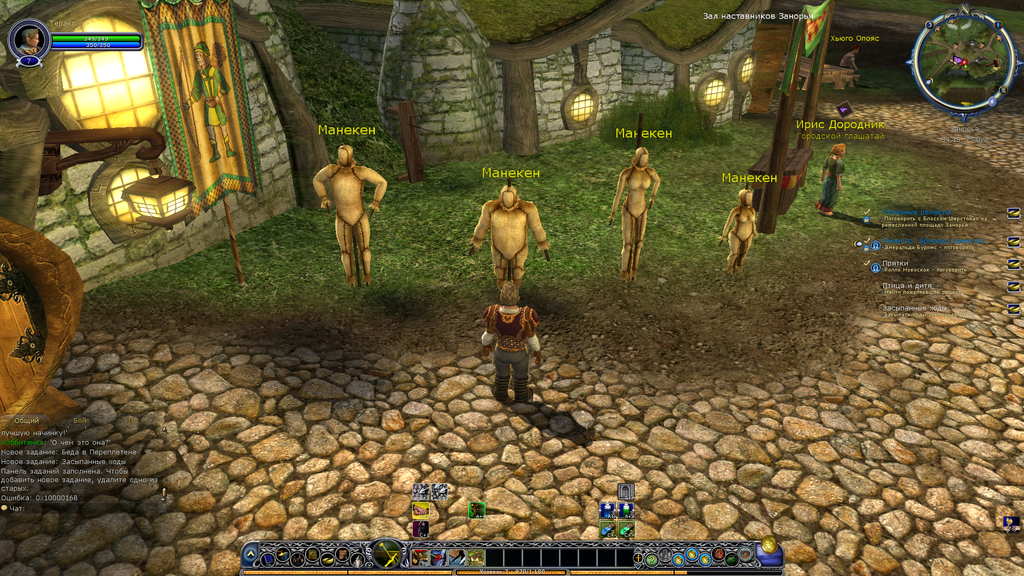Click the green highlighted alert icon
1024x576 pixels.
point(477,510)
